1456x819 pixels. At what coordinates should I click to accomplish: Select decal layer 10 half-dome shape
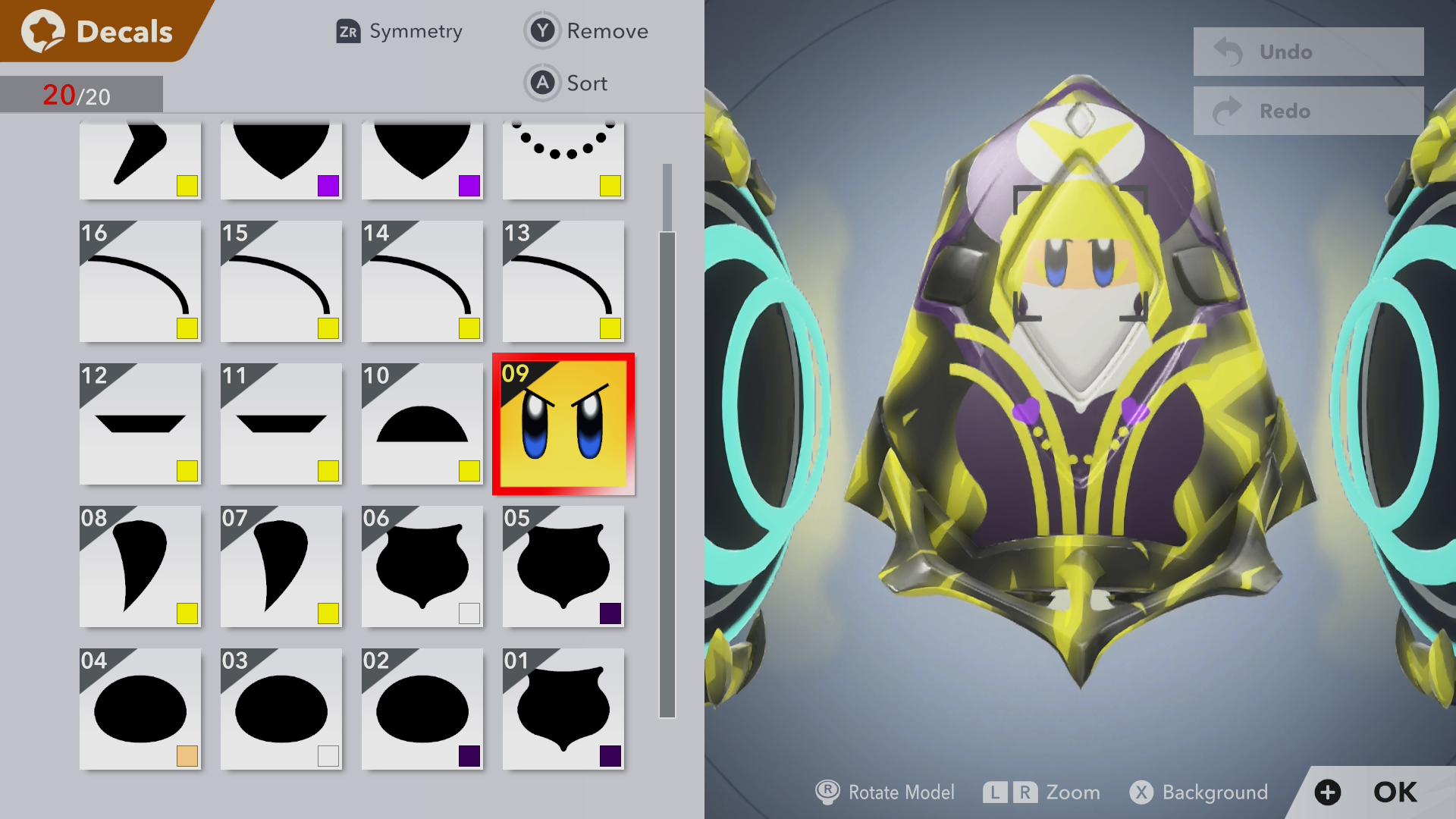click(422, 423)
